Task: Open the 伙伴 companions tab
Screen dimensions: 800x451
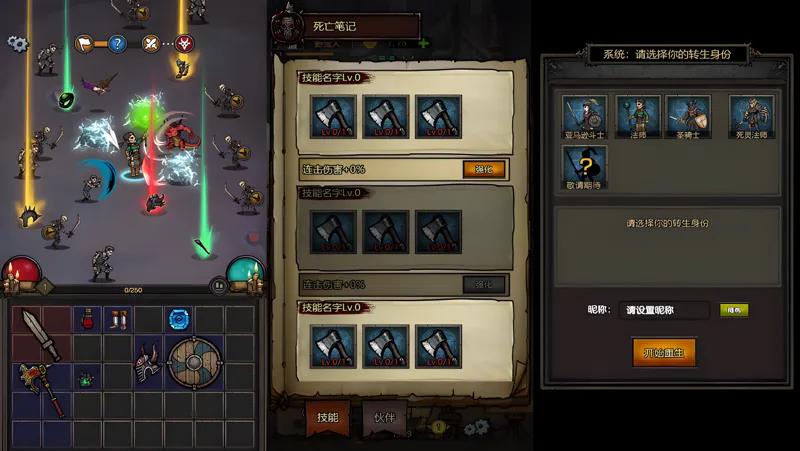Action: 384,417
